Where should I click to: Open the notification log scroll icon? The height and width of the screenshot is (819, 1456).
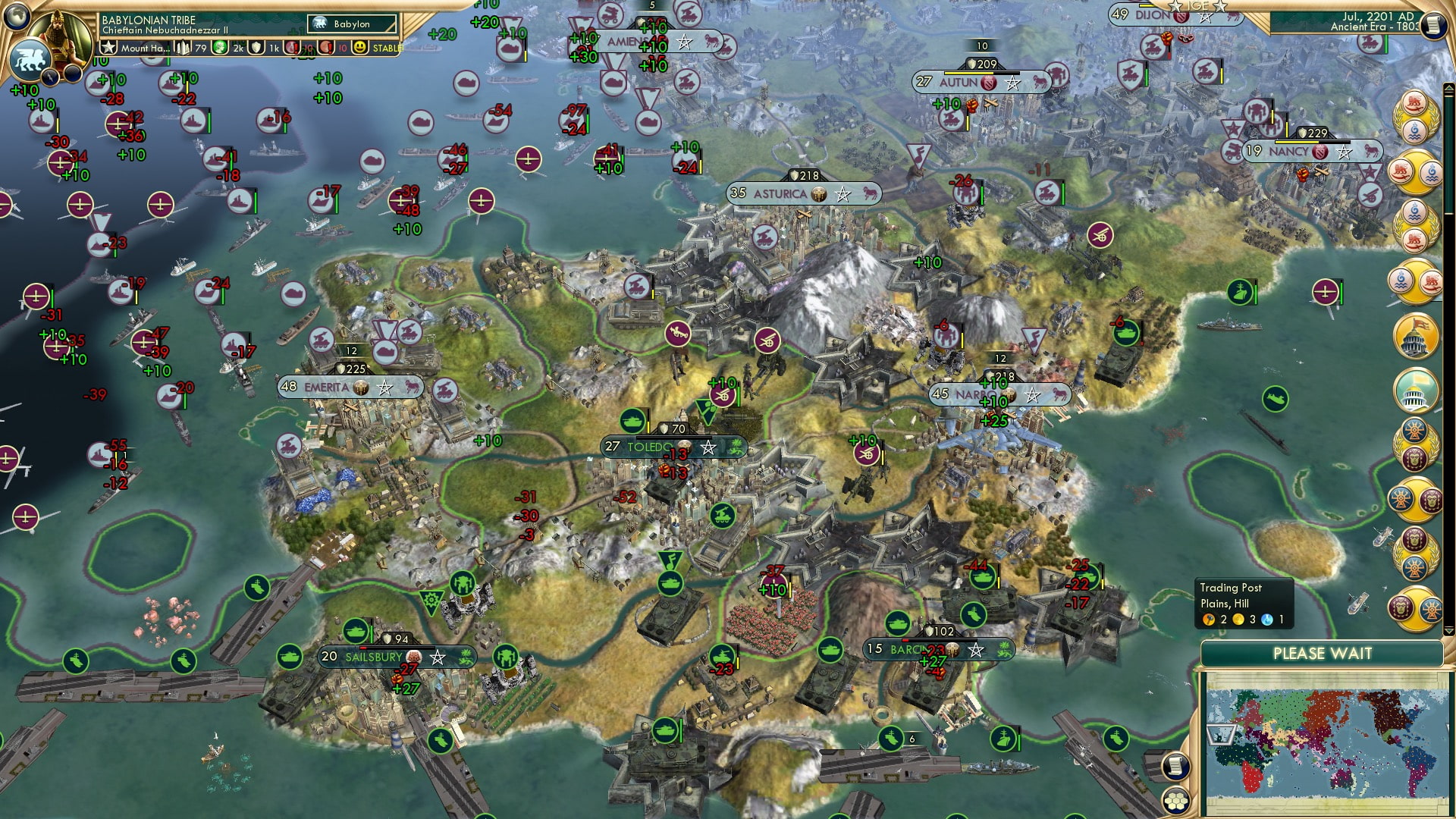point(1176,767)
